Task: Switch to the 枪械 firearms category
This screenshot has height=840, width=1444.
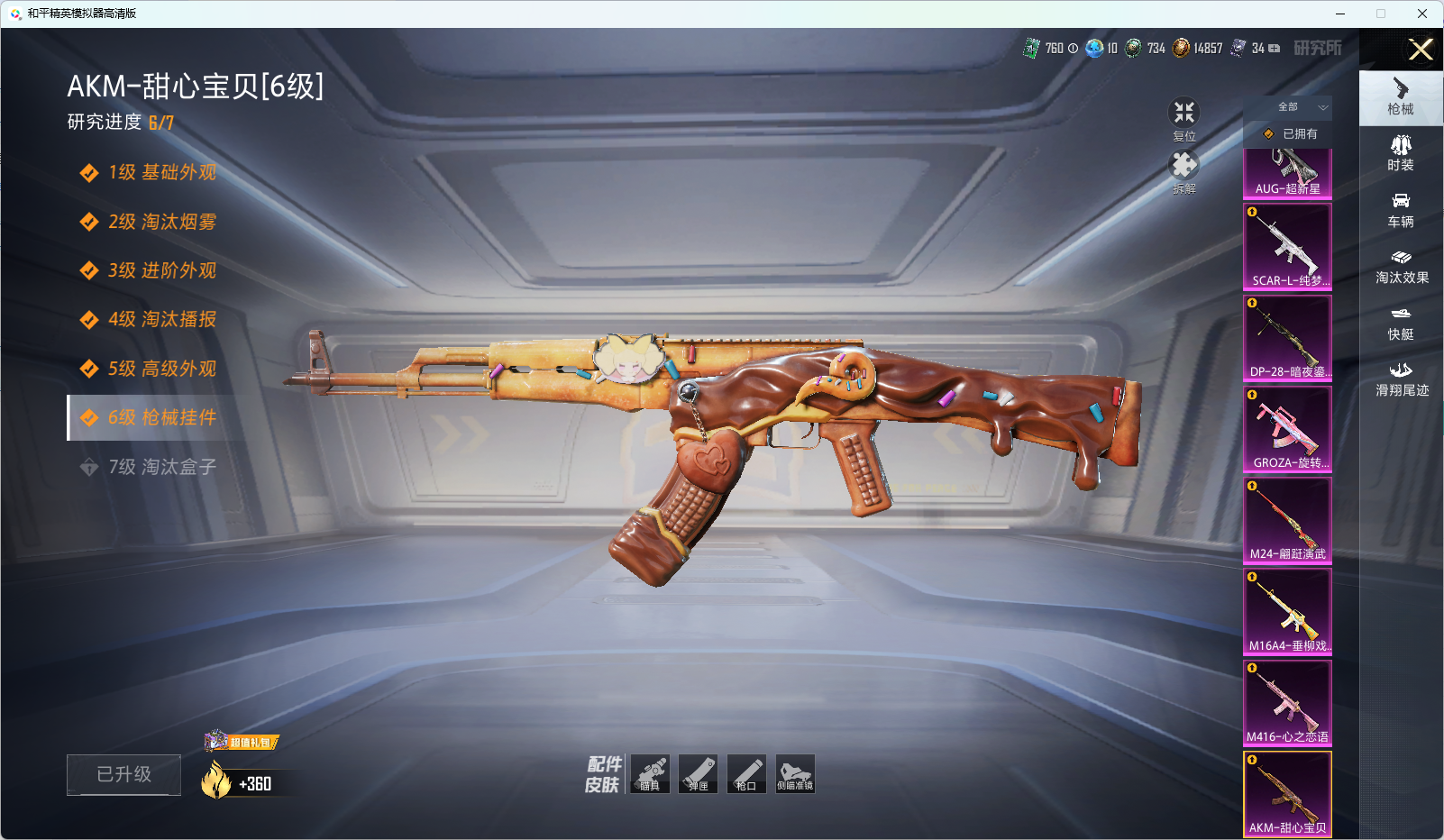Action: click(1401, 97)
